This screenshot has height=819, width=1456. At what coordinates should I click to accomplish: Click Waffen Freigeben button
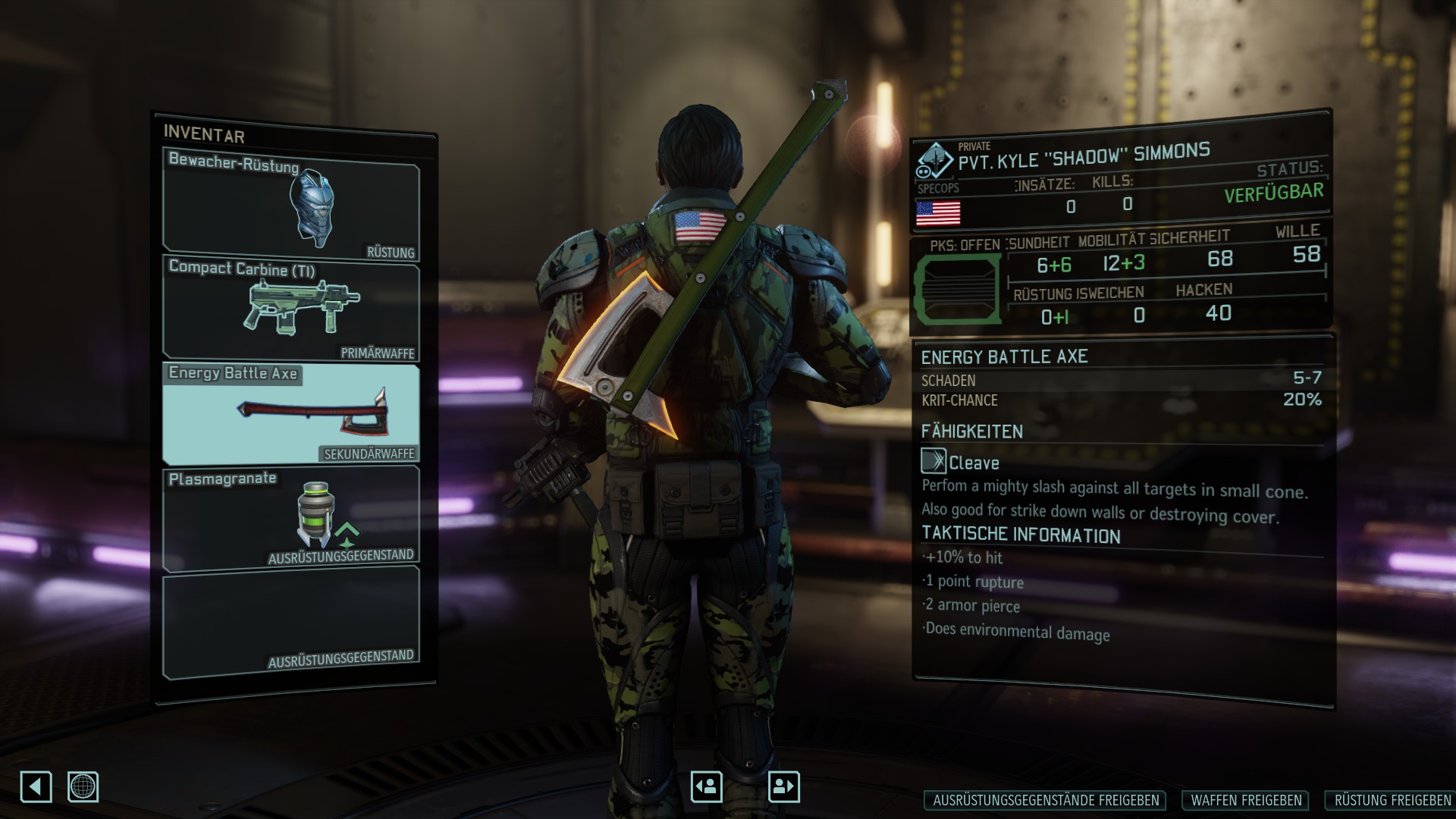[x=1246, y=800]
